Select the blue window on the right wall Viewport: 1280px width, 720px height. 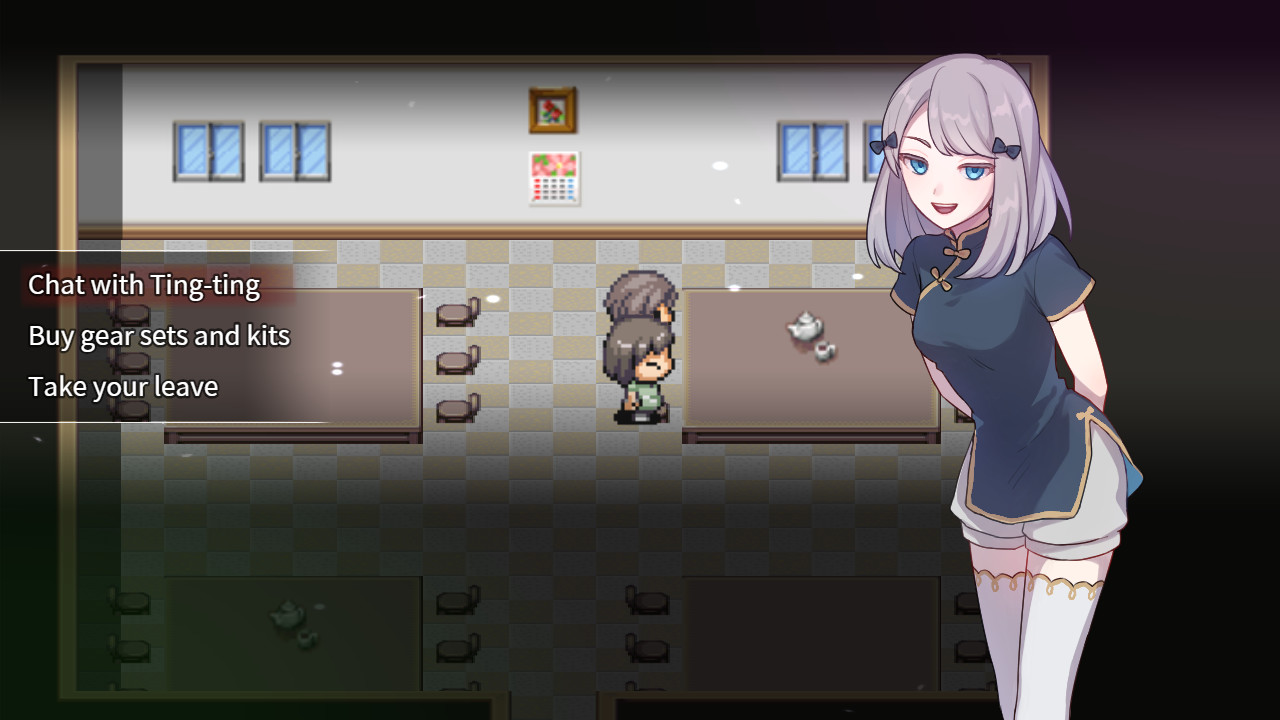click(x=812, y=150)
